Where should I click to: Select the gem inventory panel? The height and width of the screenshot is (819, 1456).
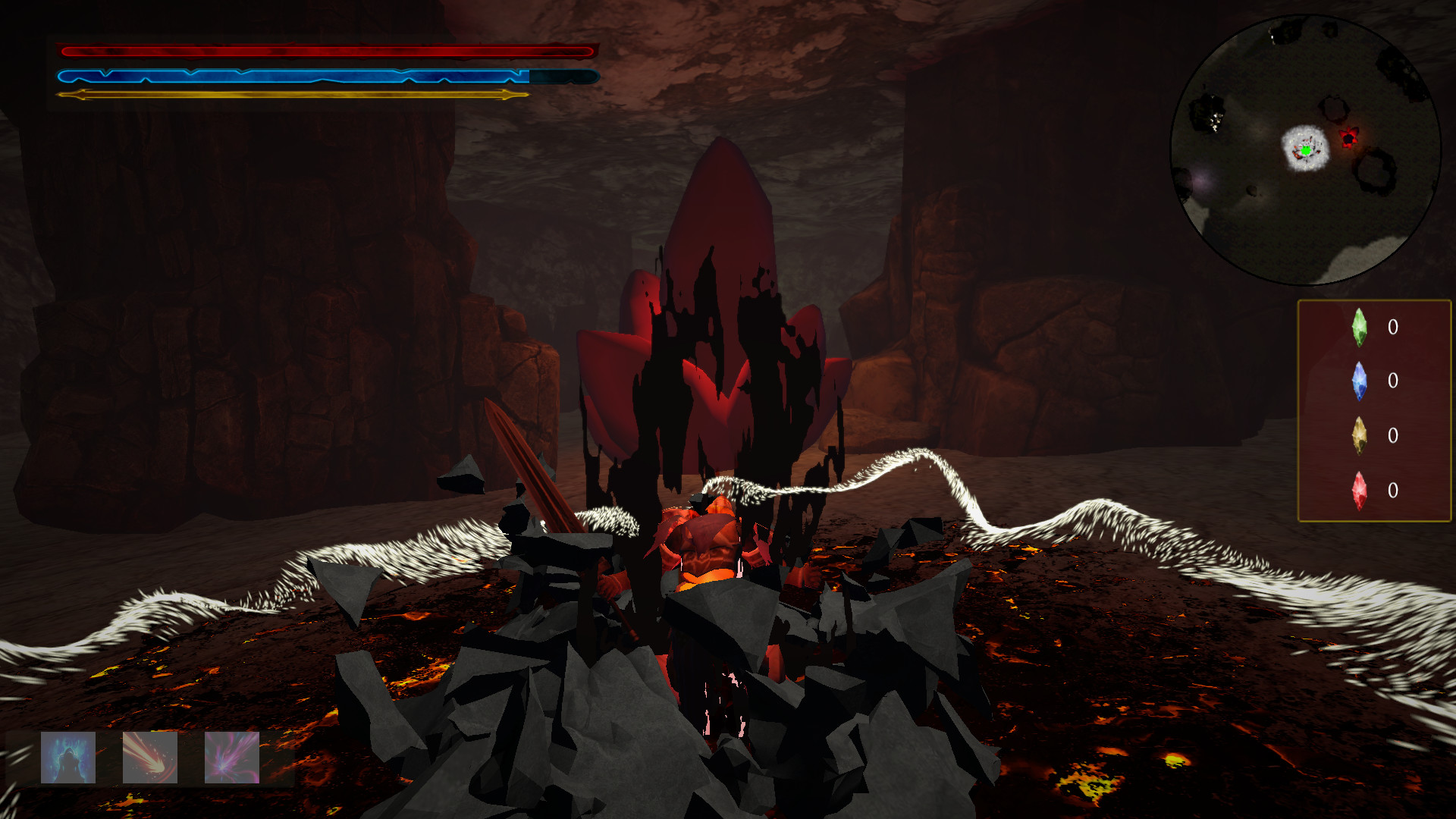coord(1373,409)
